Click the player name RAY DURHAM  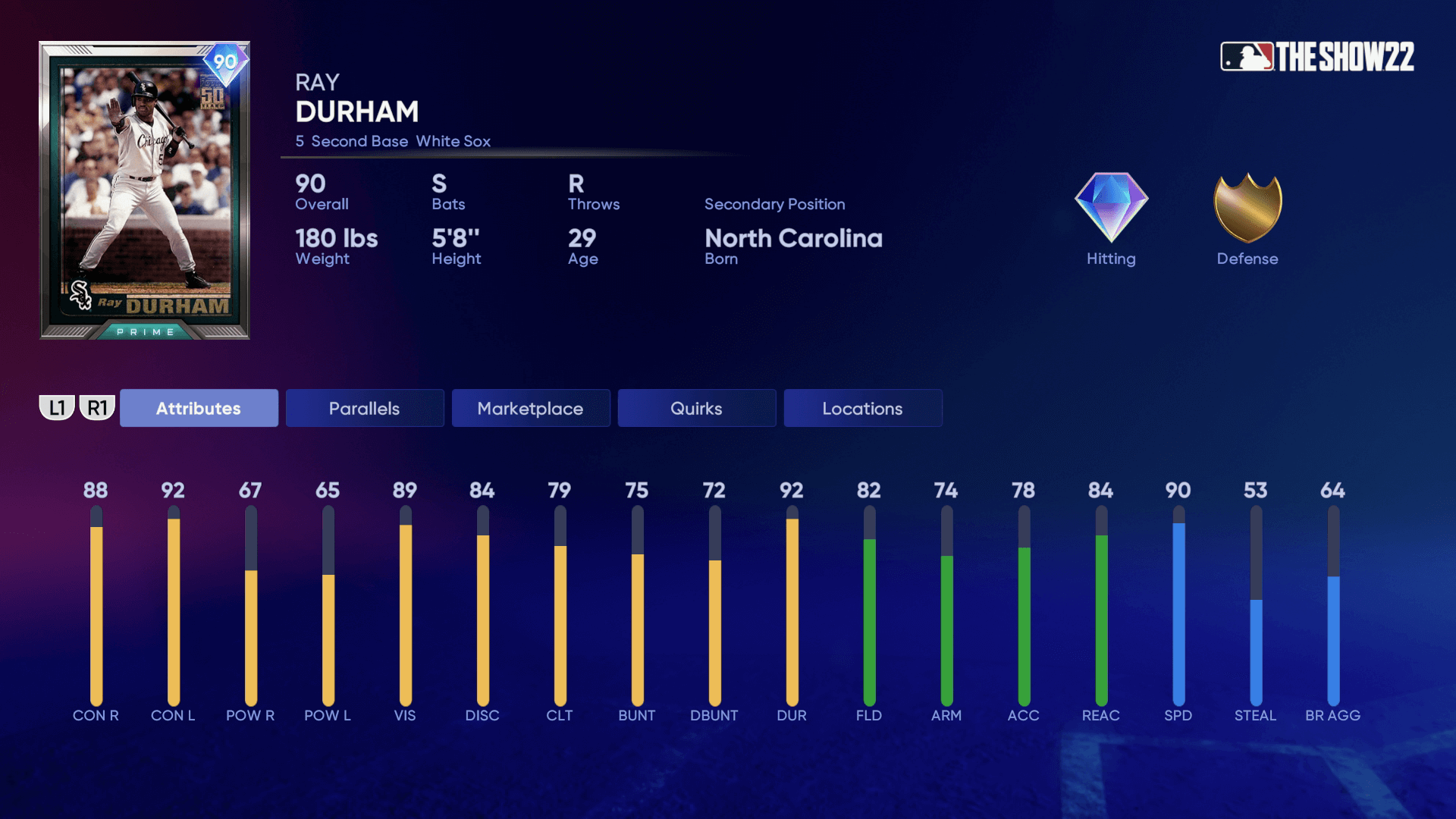356,111
